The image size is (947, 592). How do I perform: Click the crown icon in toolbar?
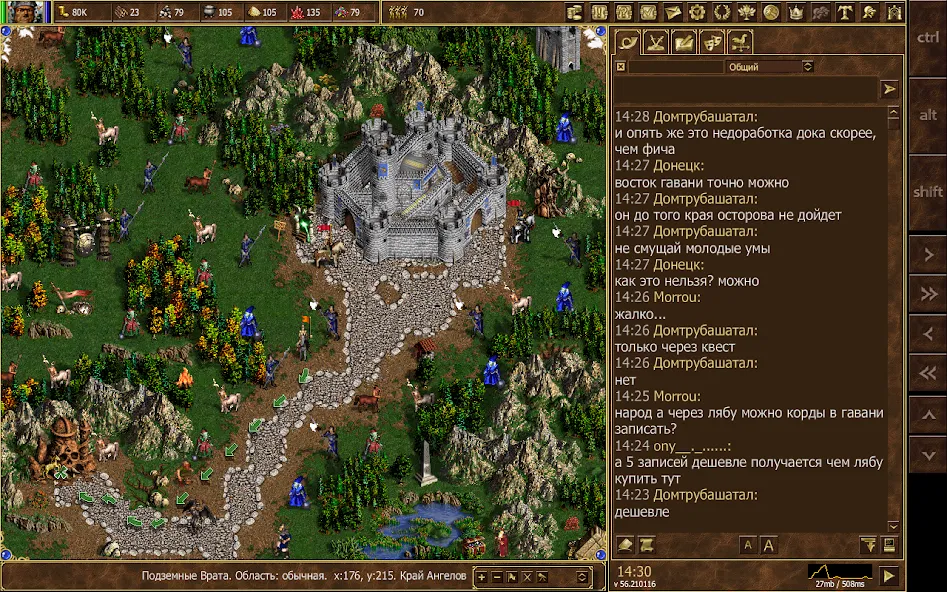coord(796,13)
